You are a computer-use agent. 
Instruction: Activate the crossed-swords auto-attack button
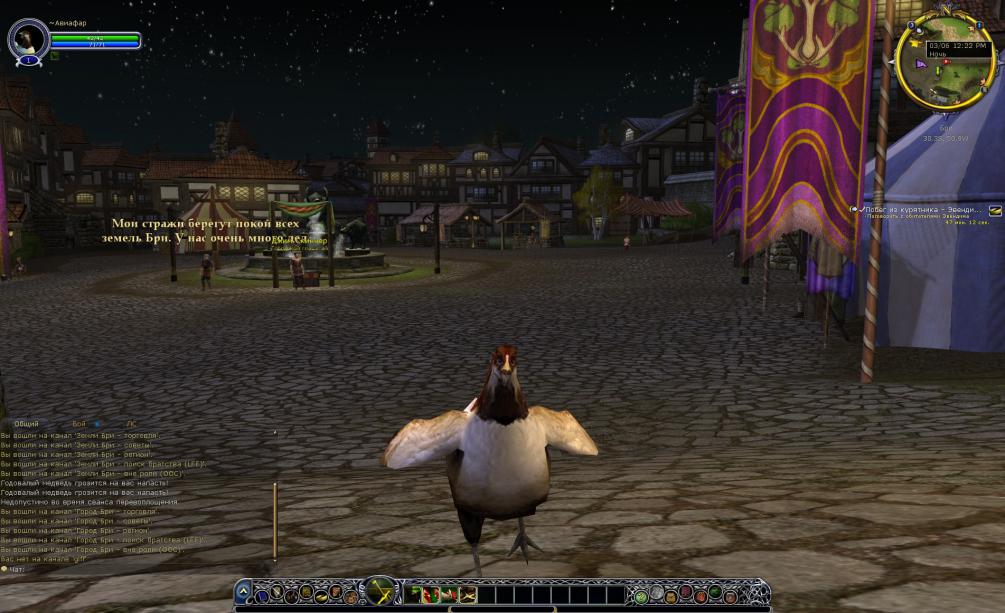(x=380, y=592)
